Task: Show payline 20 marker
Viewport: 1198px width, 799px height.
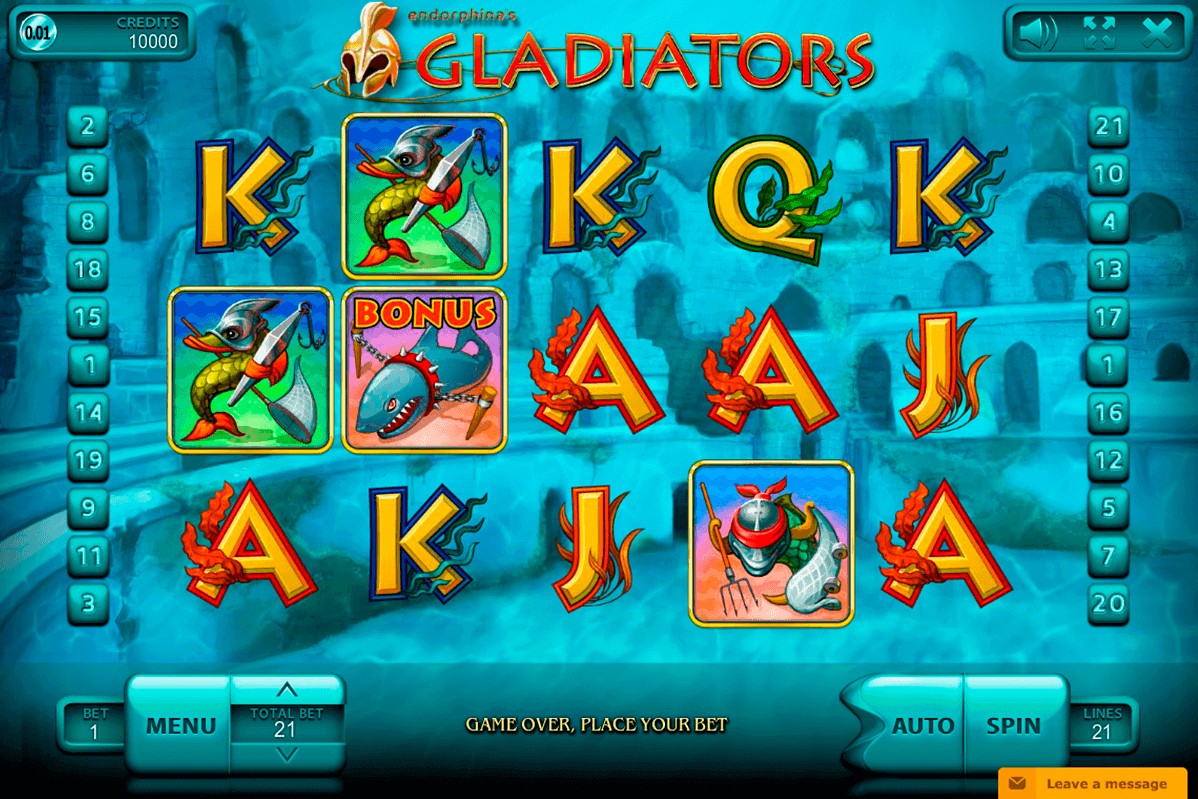Action: click(x=1108, y=604)
